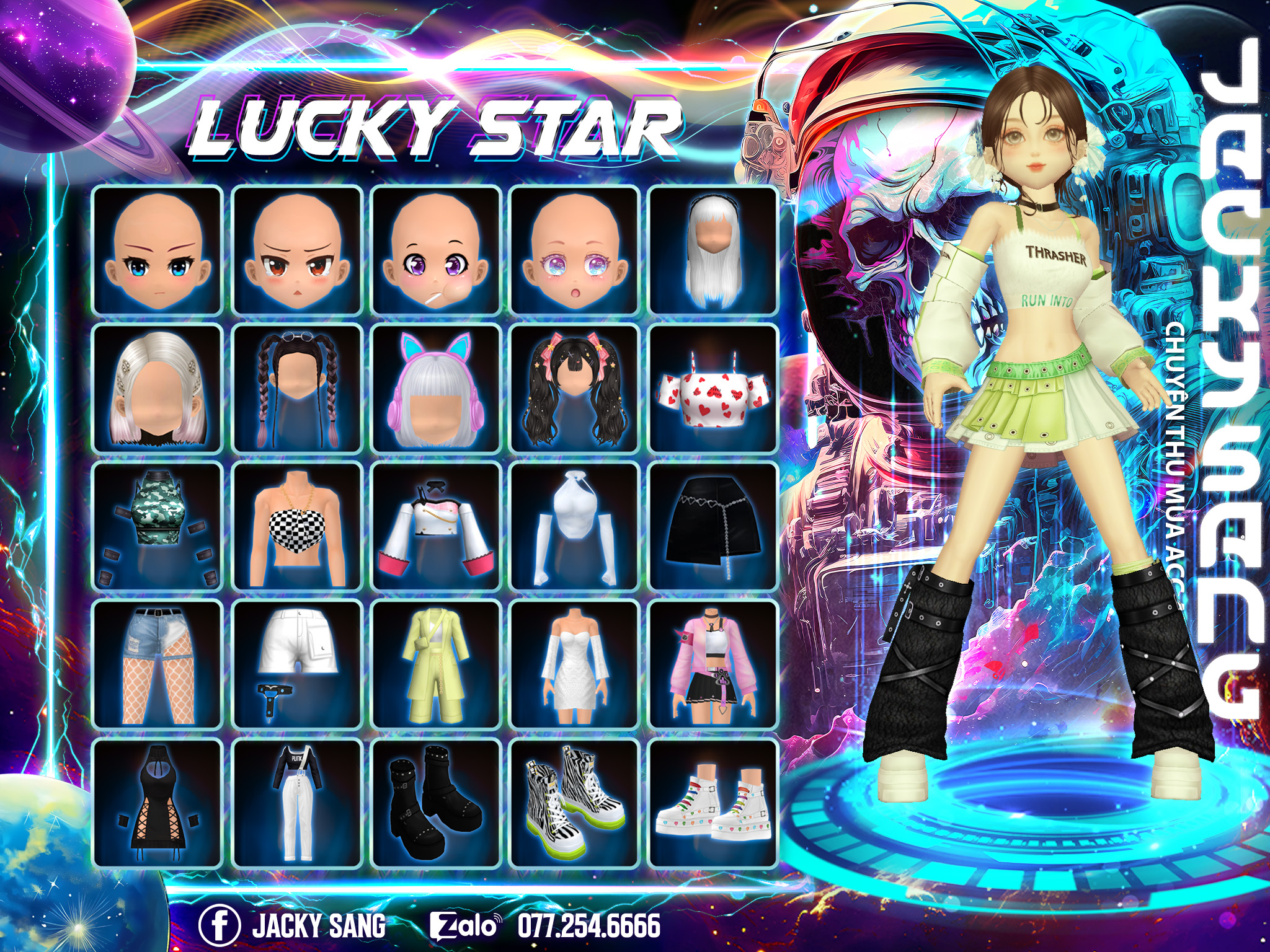The image size is (1270, 952).
Task: Pick the zebra-striped boots
Action: pyautogui.click(x=574, y=803)
